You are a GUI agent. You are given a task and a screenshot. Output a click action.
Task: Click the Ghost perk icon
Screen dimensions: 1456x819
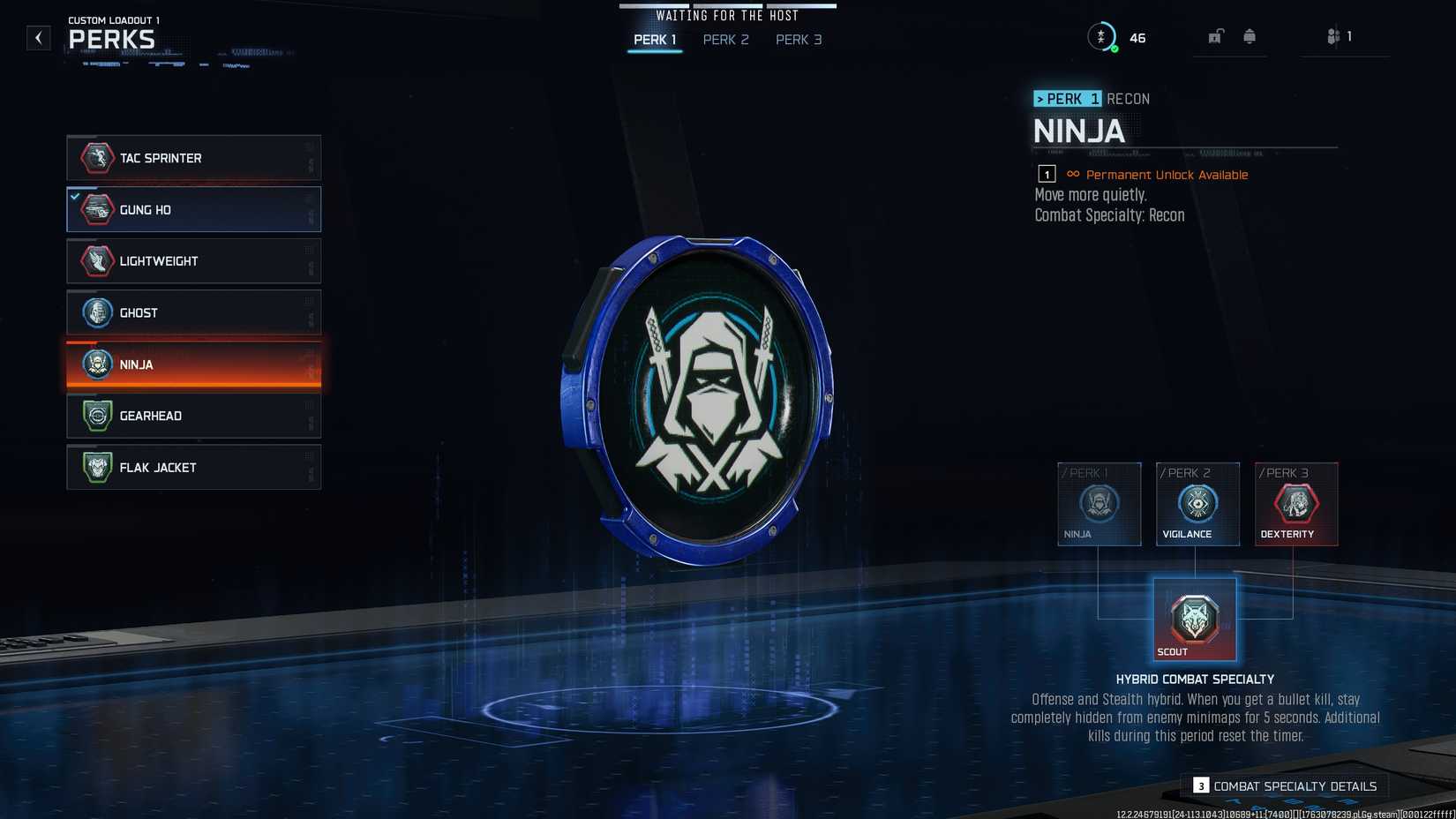tap(96, 312)
